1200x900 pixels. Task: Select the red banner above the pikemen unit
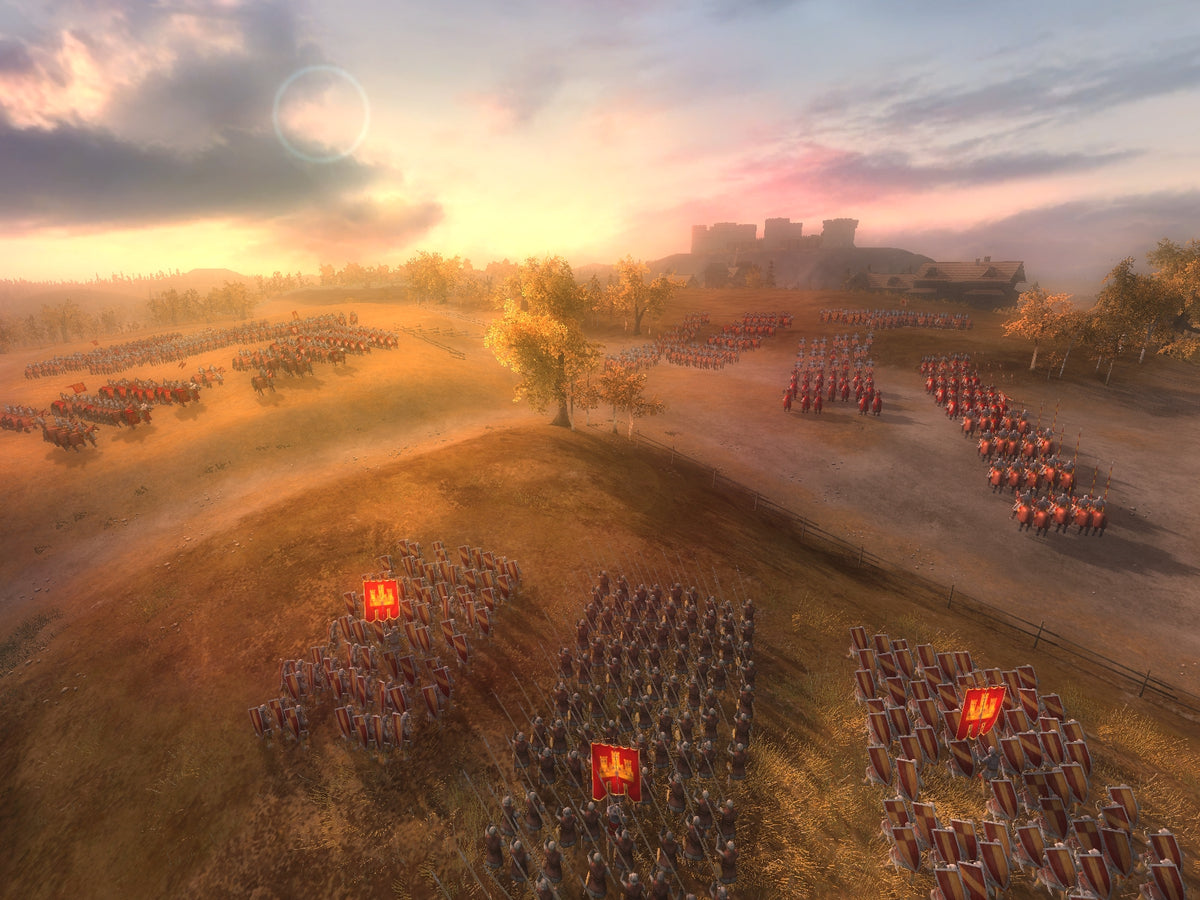(616, 771)
